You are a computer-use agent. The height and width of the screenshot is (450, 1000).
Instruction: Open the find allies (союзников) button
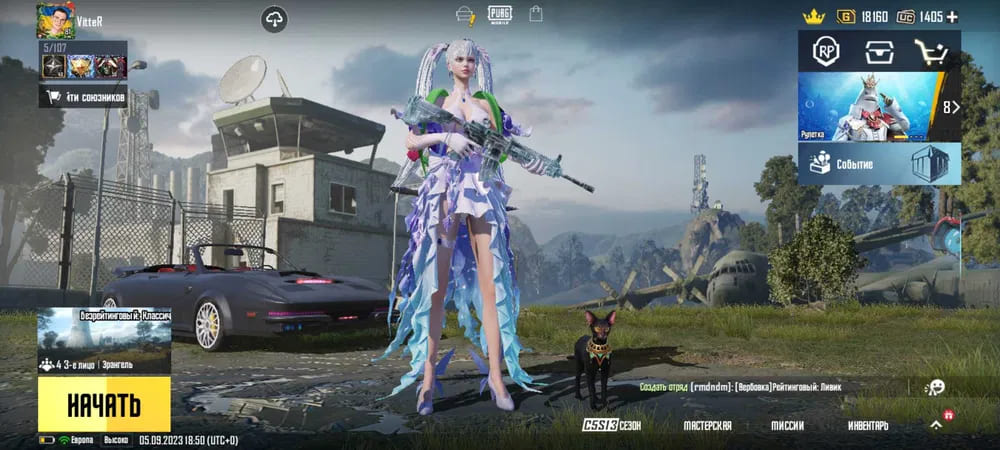coord(82,96)
